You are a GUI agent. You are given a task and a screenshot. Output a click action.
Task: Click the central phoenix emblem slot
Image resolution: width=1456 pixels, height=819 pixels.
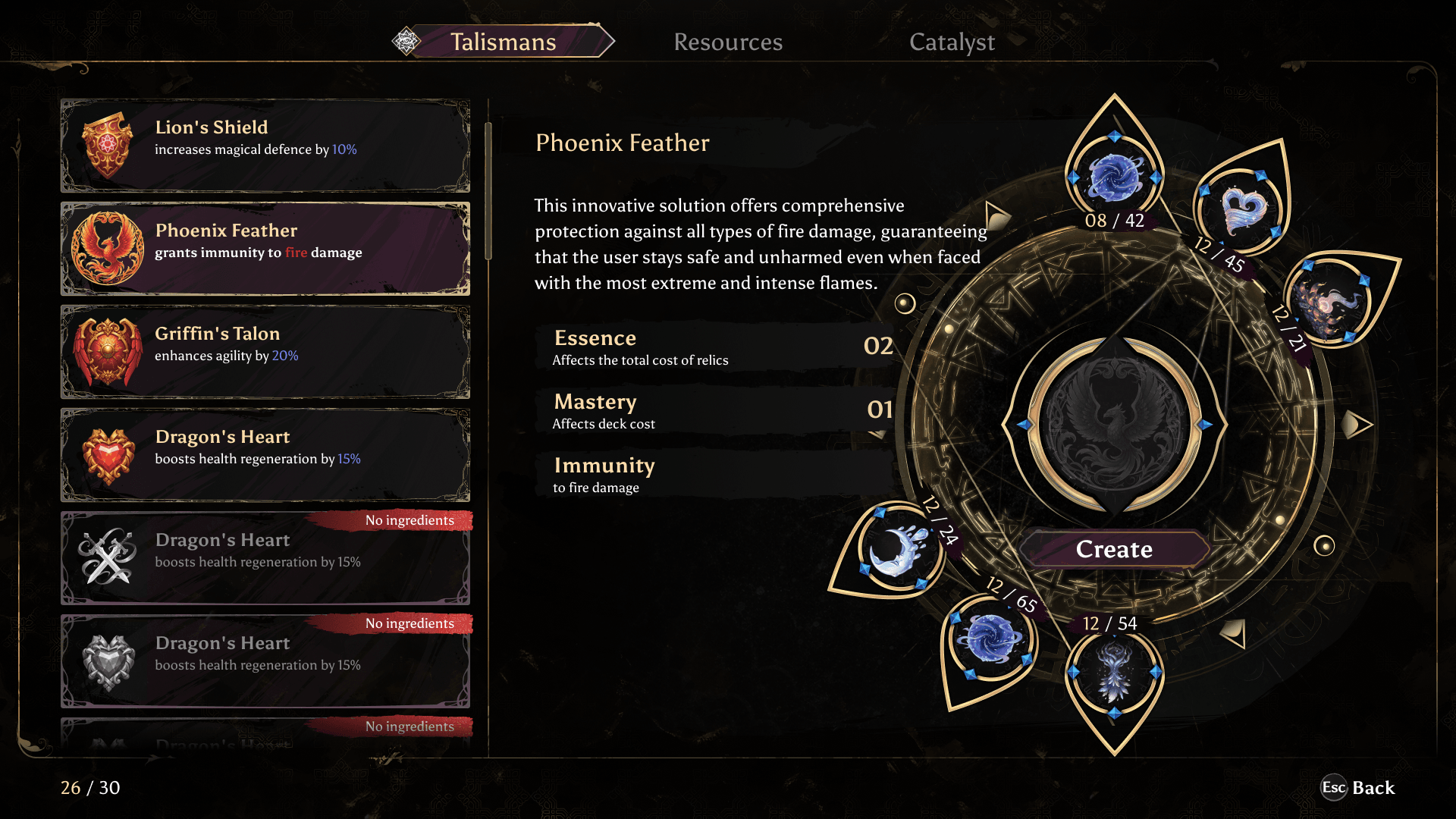tap(1114, 424)
